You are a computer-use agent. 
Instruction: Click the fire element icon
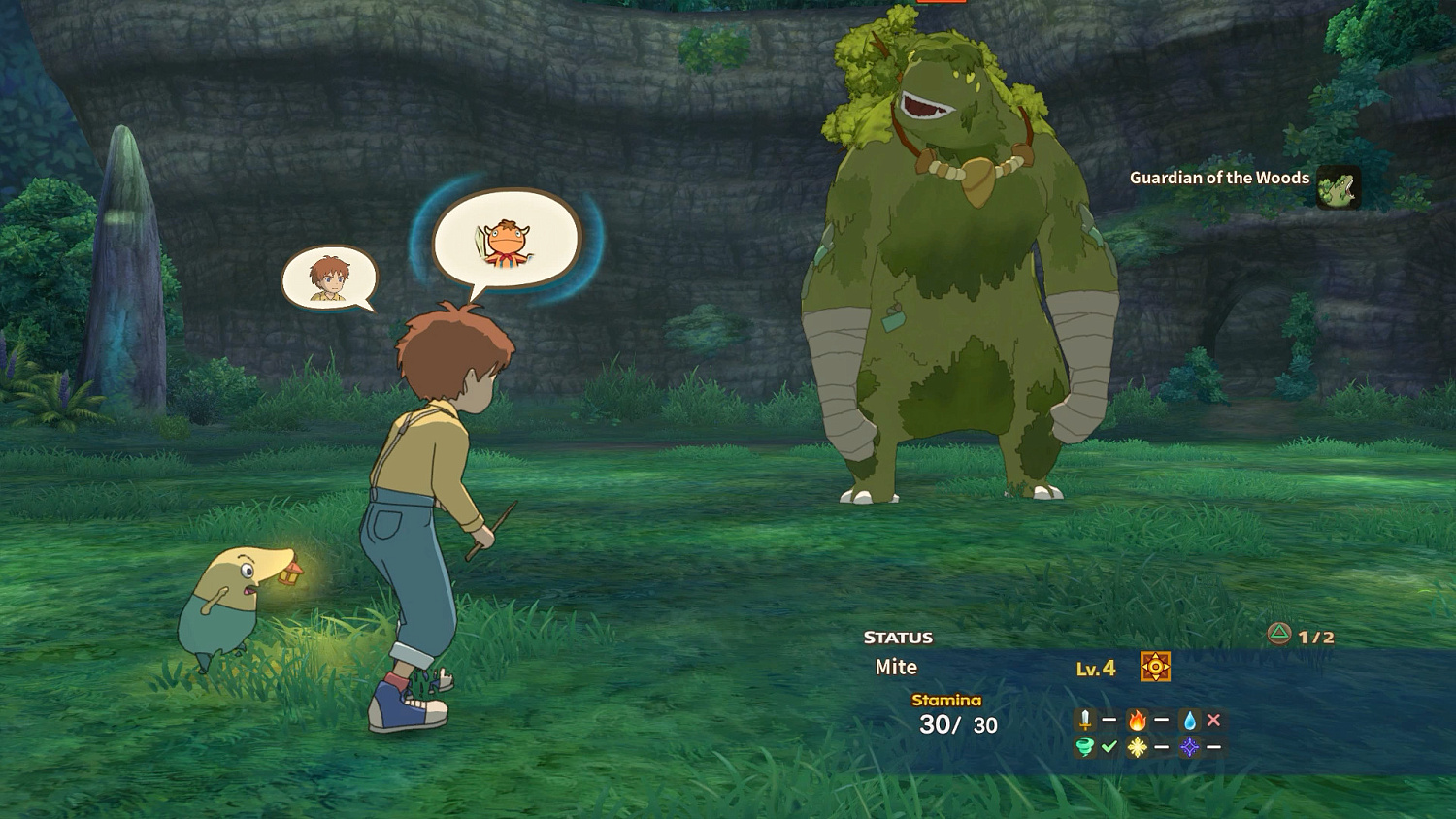1137,719
